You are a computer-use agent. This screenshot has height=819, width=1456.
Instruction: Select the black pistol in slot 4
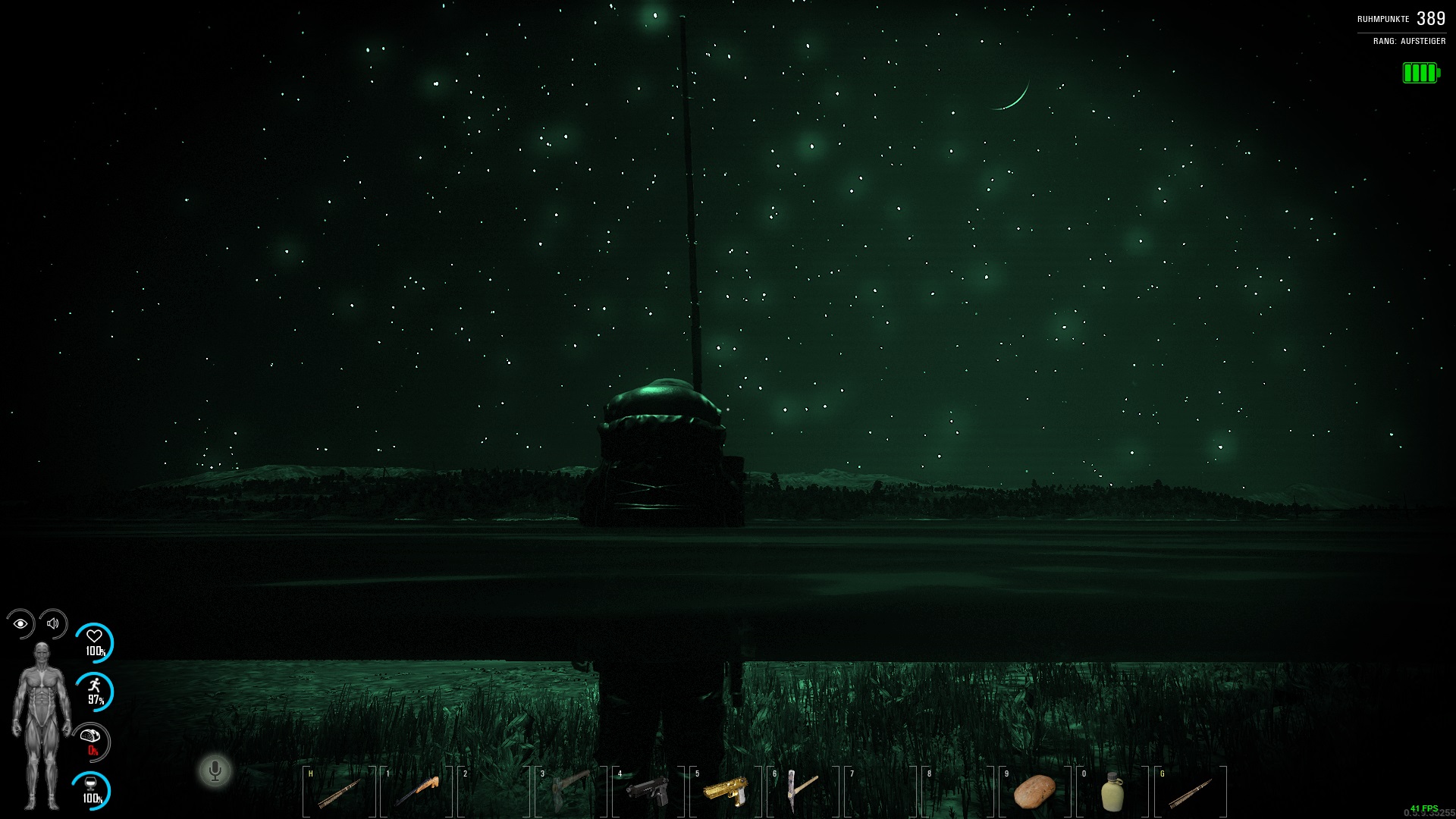(648, 792)
